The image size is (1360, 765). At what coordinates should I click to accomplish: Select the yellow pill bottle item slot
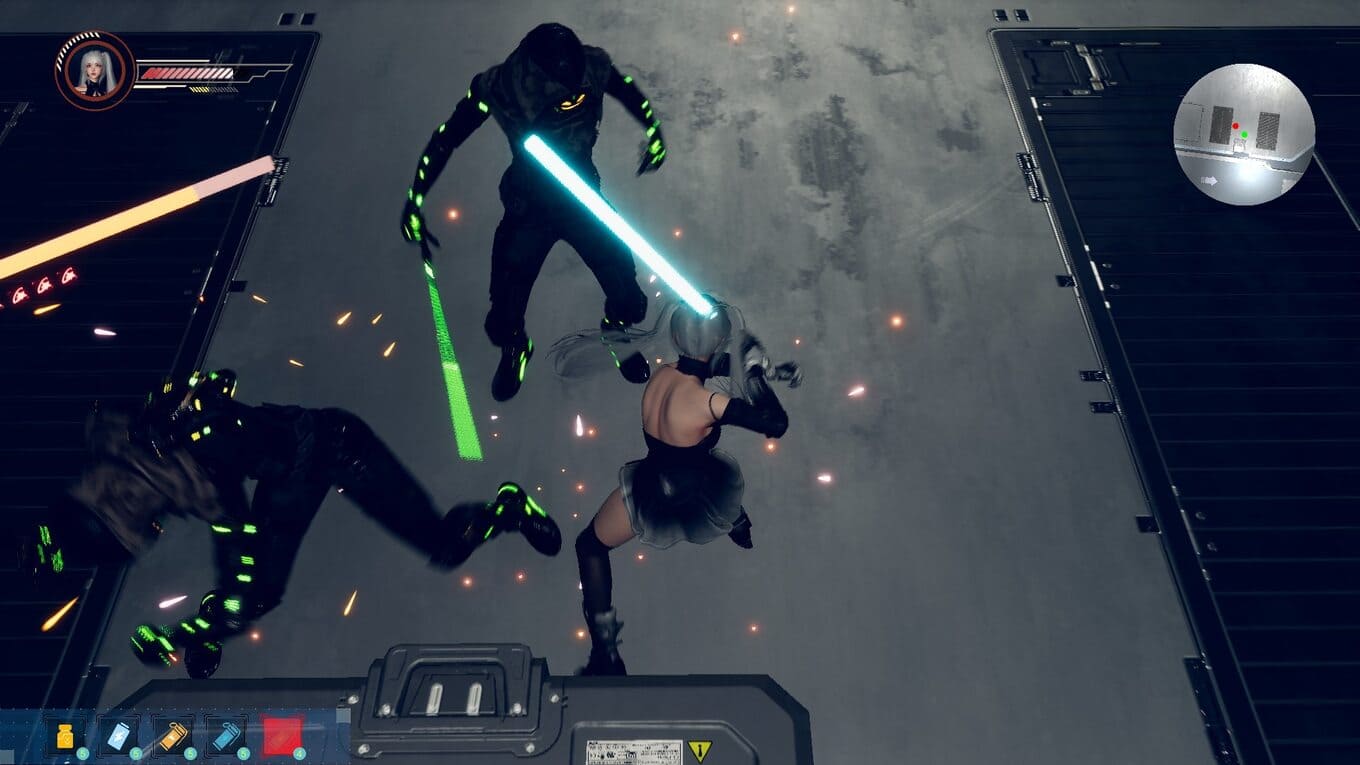65,736
